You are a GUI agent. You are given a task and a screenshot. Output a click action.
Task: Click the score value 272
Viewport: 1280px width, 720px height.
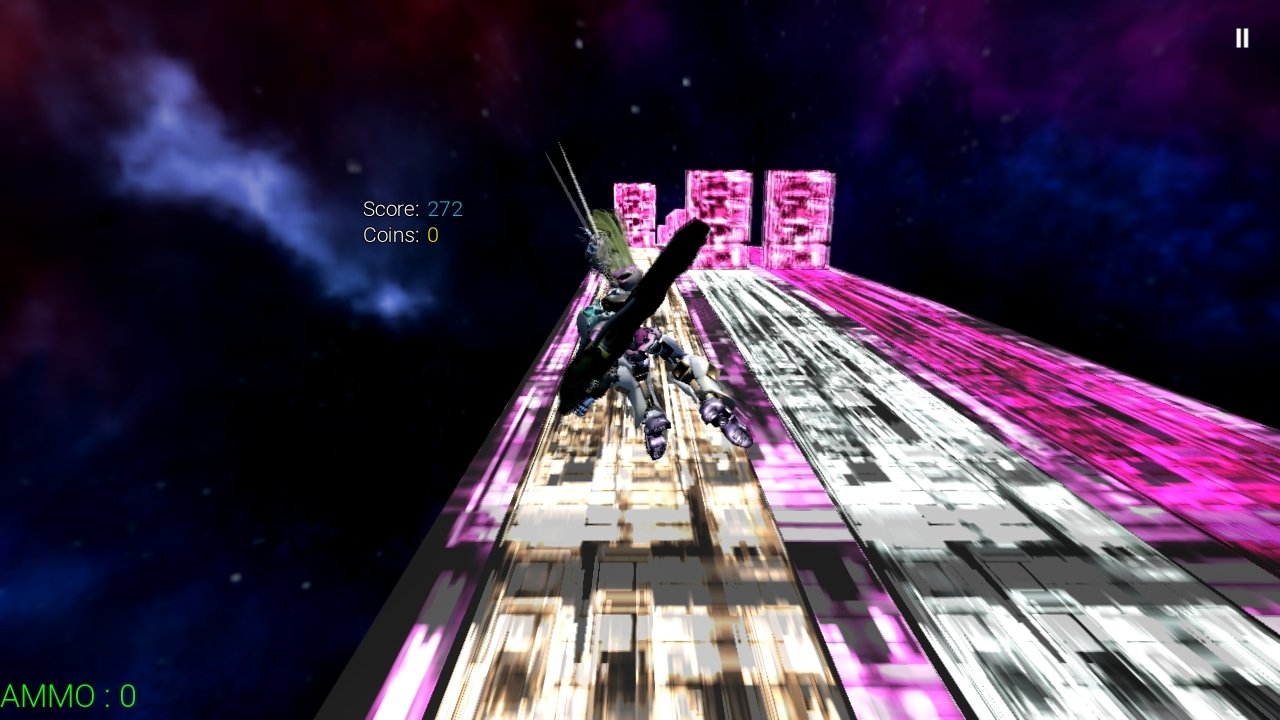pos(446,210)
